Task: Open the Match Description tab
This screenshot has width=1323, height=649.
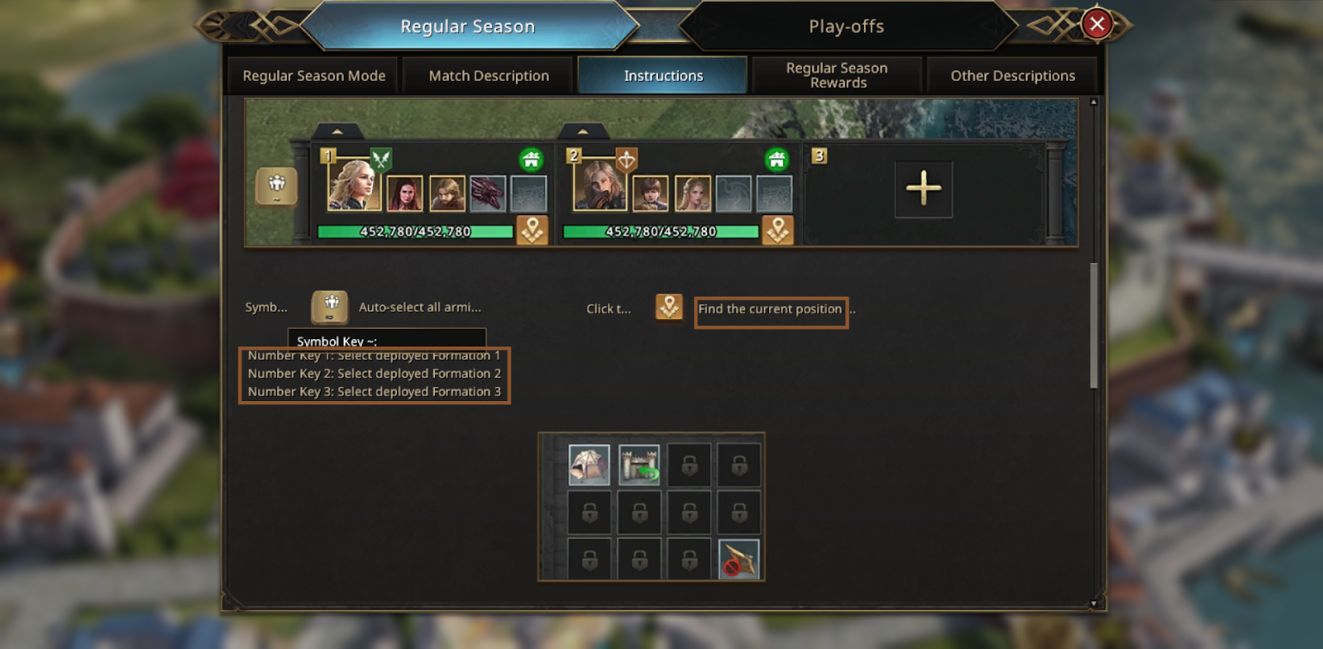Action: tap(489, 76)
